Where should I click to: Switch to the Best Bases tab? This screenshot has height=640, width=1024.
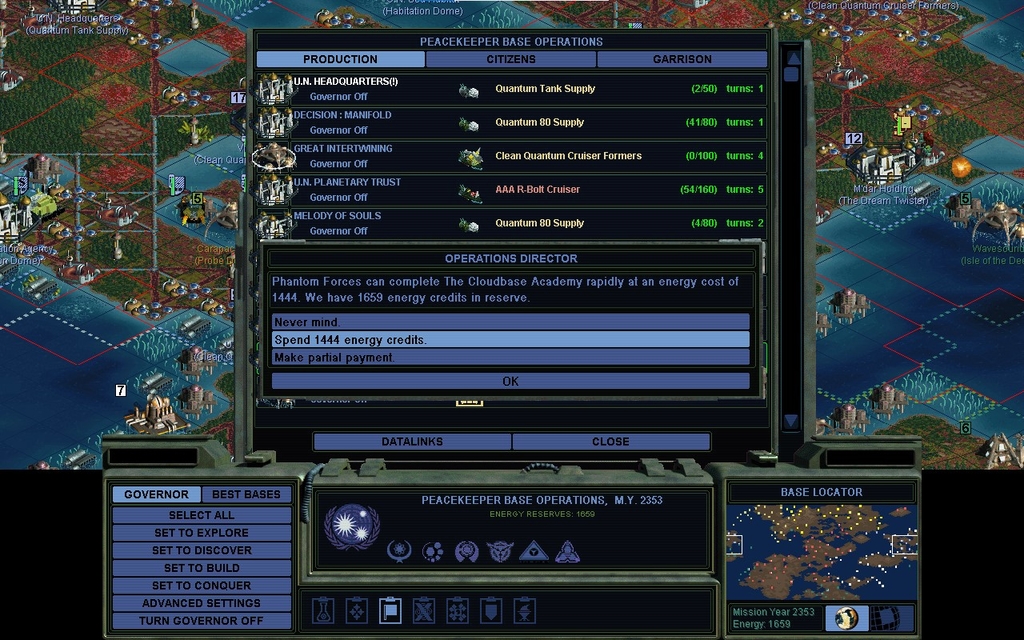(x=246, y=494)
